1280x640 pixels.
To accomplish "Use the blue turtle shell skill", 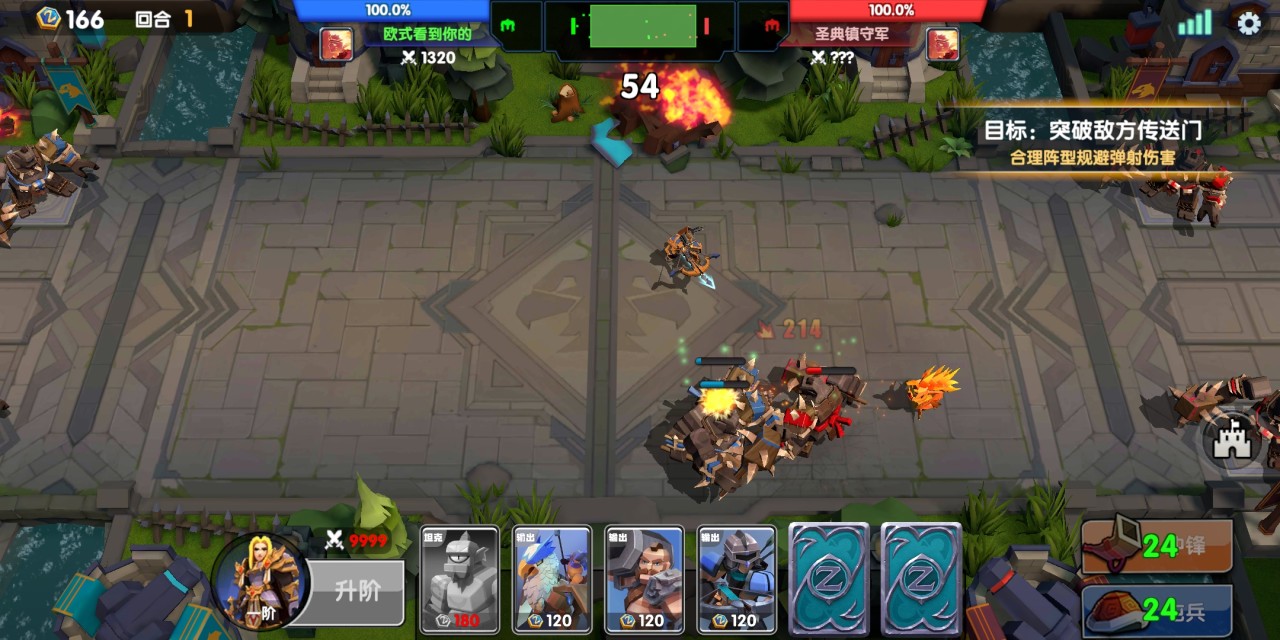I will tap(1157, 608).
